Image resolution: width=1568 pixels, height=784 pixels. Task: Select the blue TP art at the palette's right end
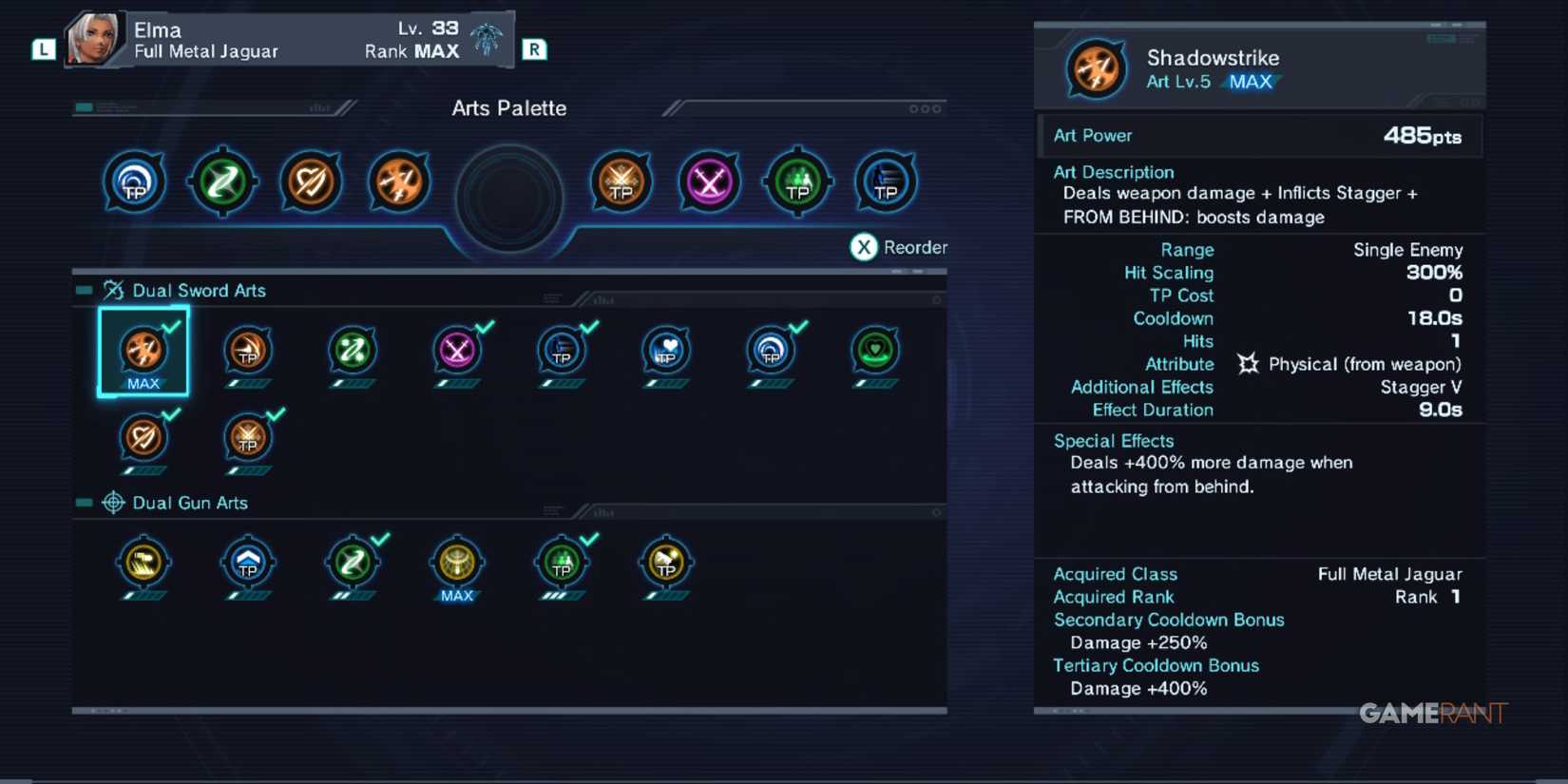887,182
